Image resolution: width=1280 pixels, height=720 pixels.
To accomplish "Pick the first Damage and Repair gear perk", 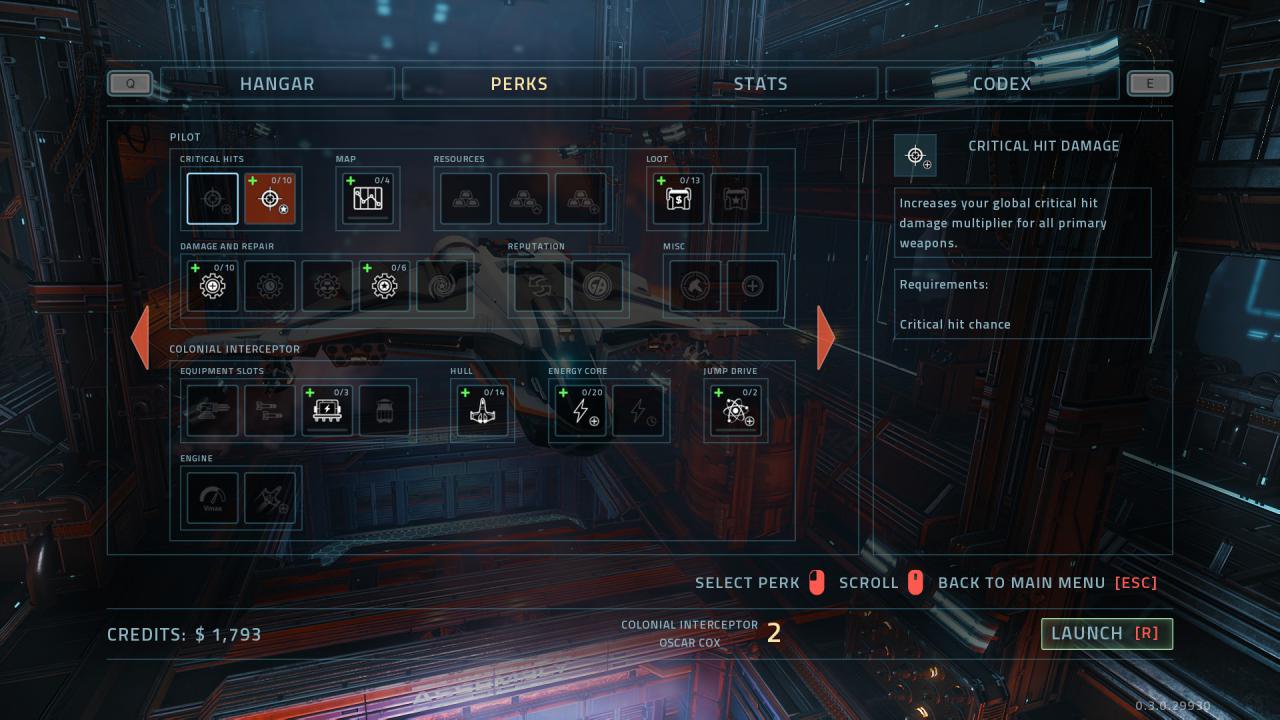I will pyautogui.click(x=212, y=287).
